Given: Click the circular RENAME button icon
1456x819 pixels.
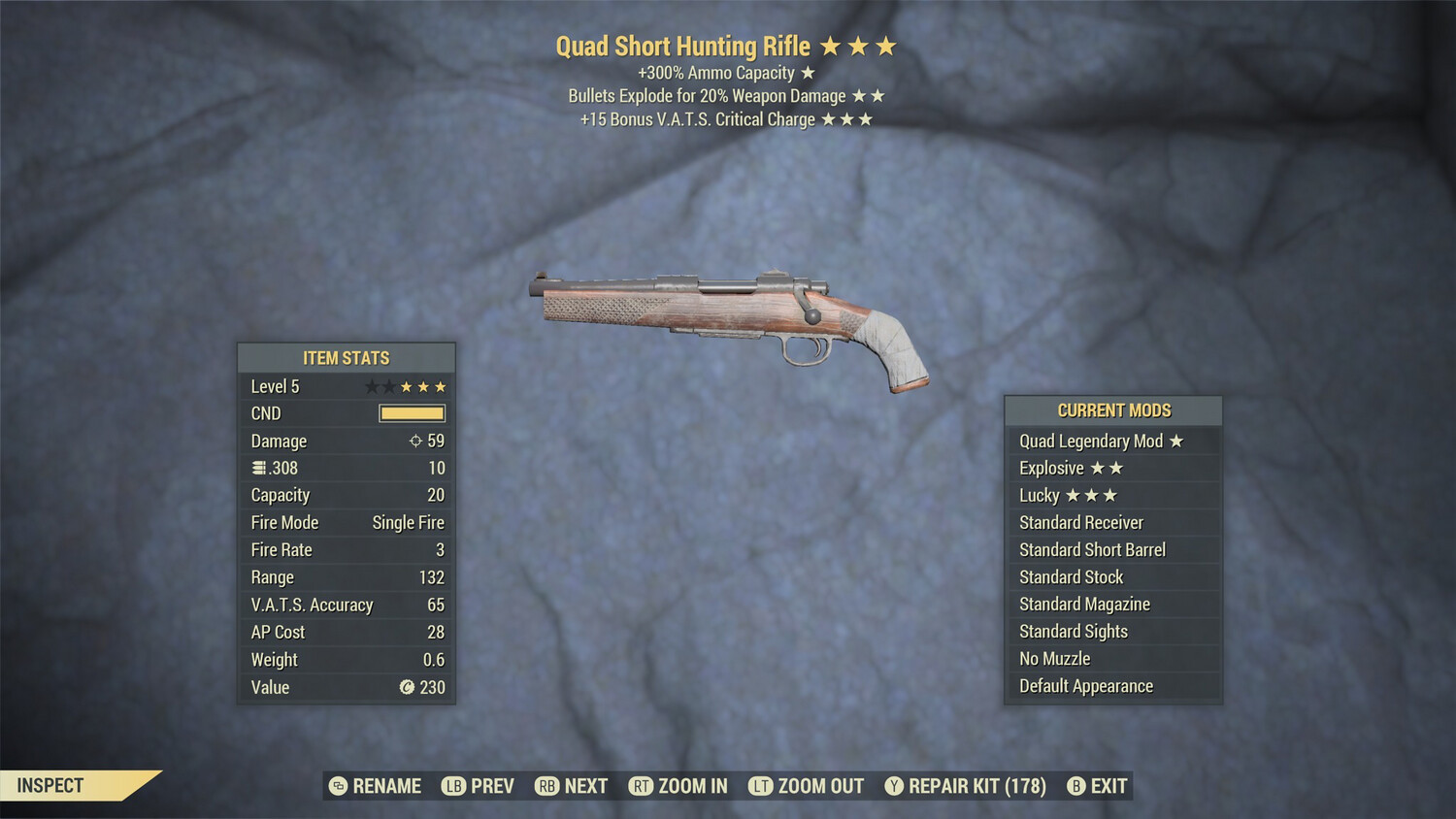Looking at the screenshot, I should pyautogui.click(x=337, y=786).
